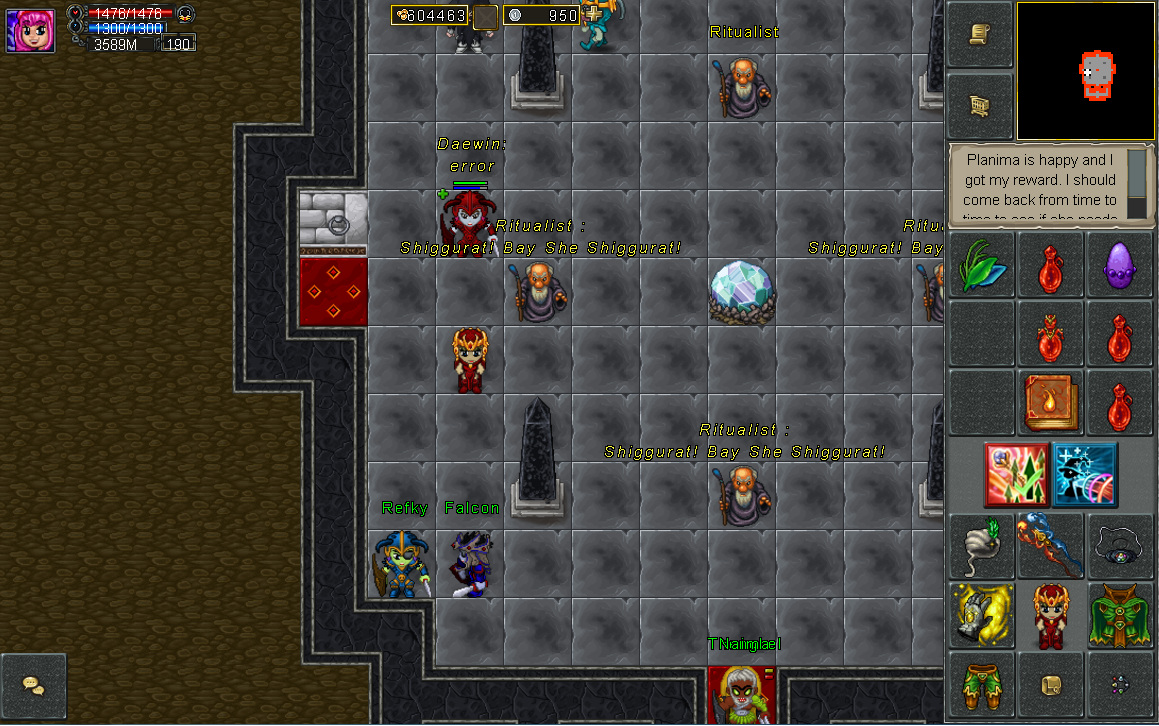Activate the red staff and arrows skill
The image size is (1159, 726).
coord(1016,474)
